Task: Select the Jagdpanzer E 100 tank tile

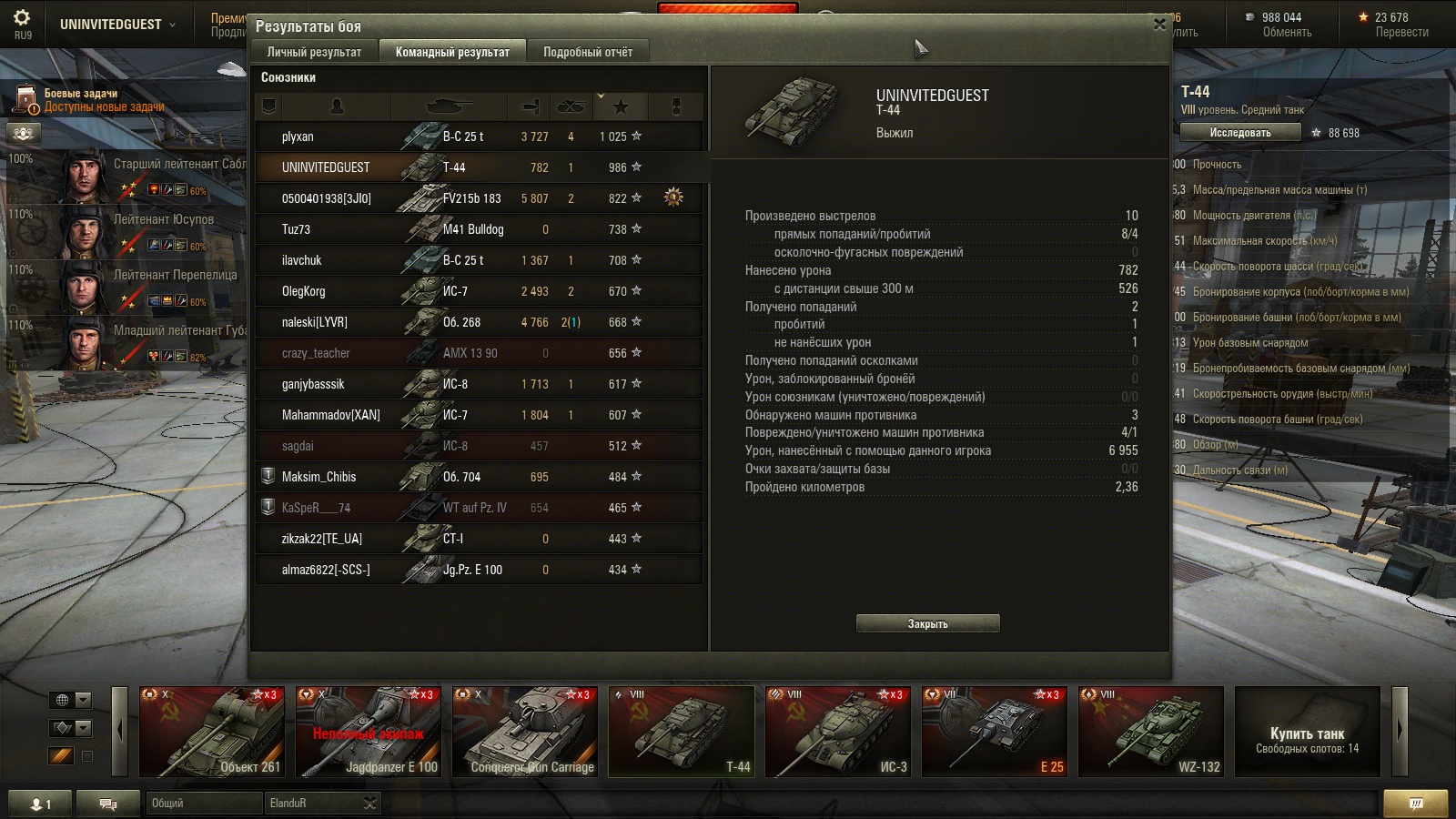Action: click(x=369, y=732)
